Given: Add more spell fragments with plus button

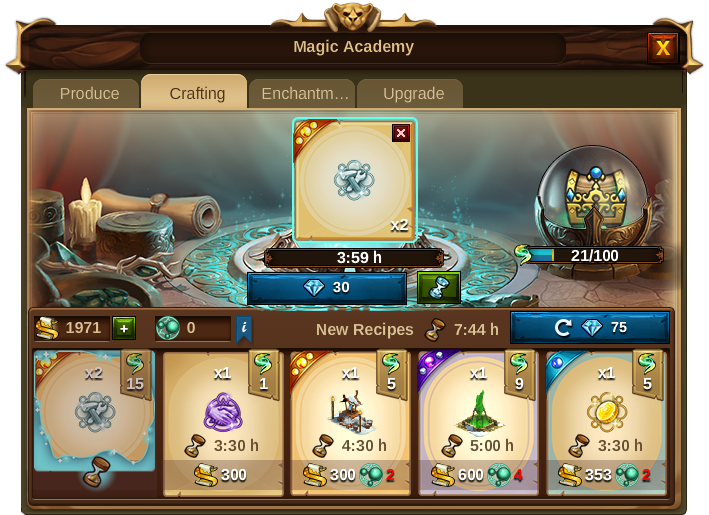Looking at the screenshot, I should tap(123, 328).
